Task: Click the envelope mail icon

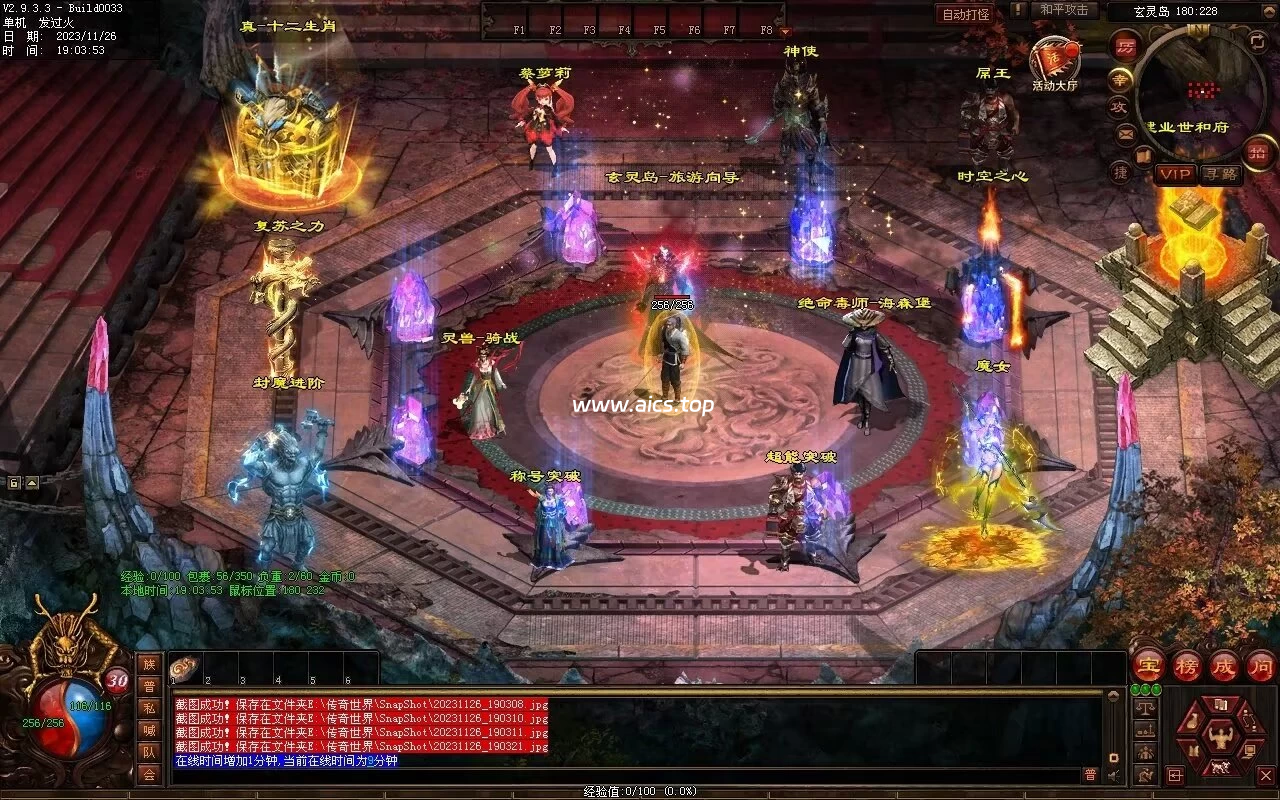Action: (1126, 133)
